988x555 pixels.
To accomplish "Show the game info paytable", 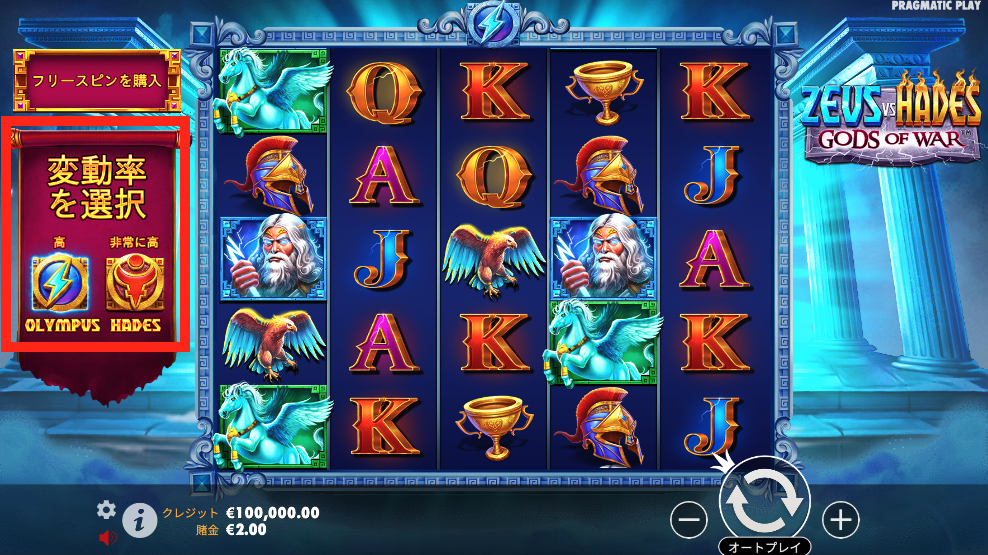I will (140, 520).
